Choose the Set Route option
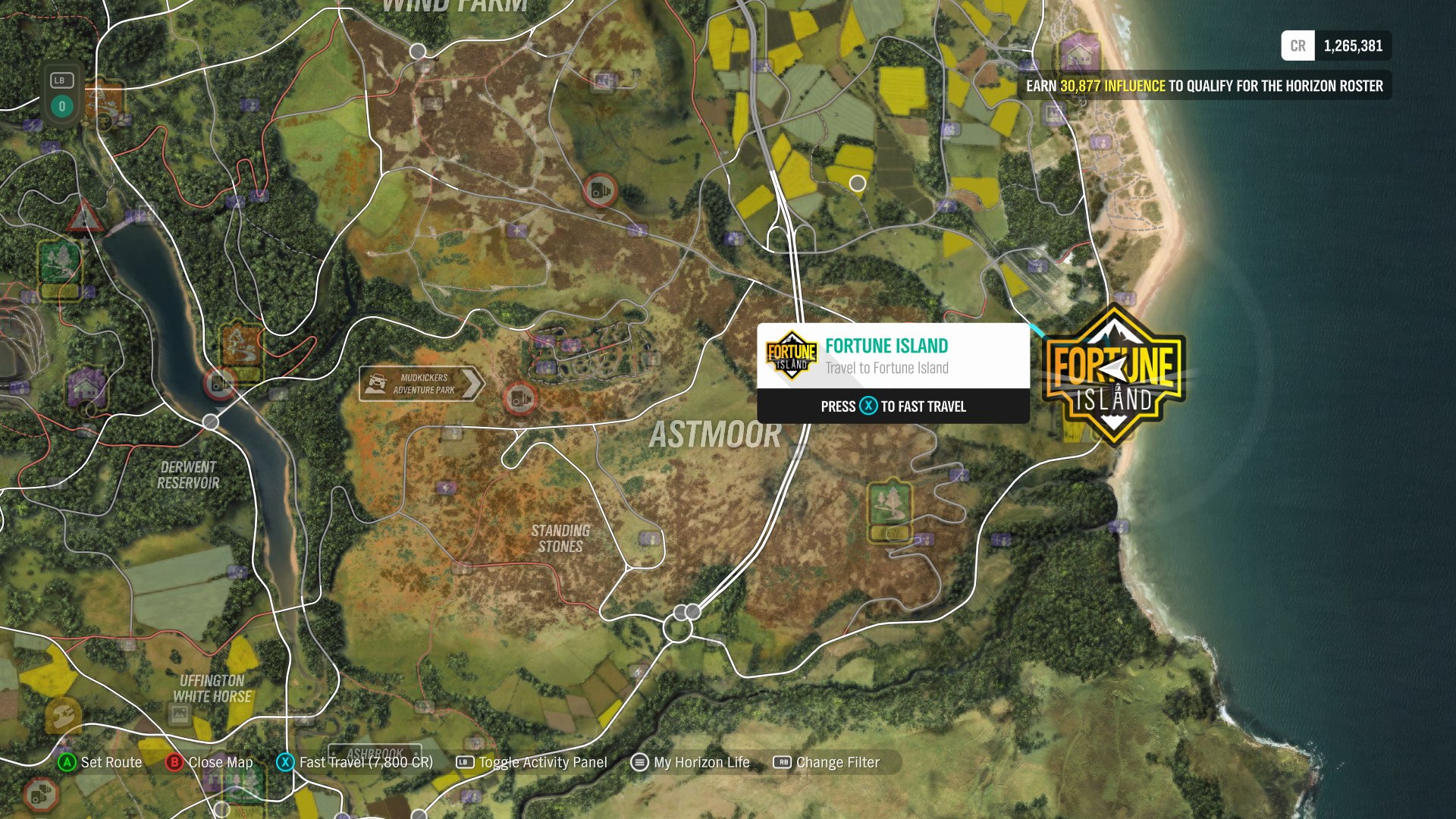Screen dimensions: 1456x819 click(100, 762)
